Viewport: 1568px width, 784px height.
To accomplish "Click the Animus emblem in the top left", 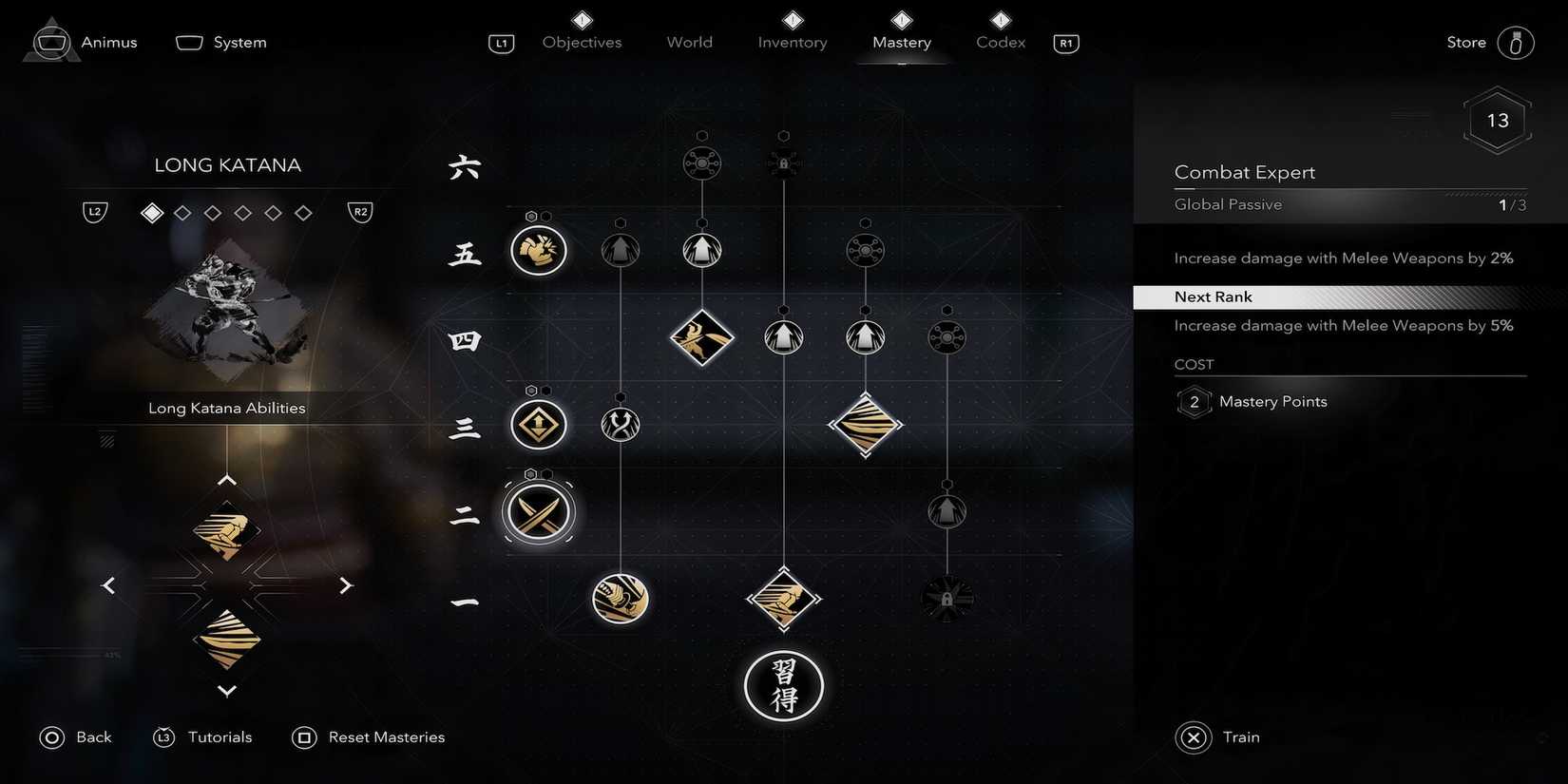I will coord(51,40).
